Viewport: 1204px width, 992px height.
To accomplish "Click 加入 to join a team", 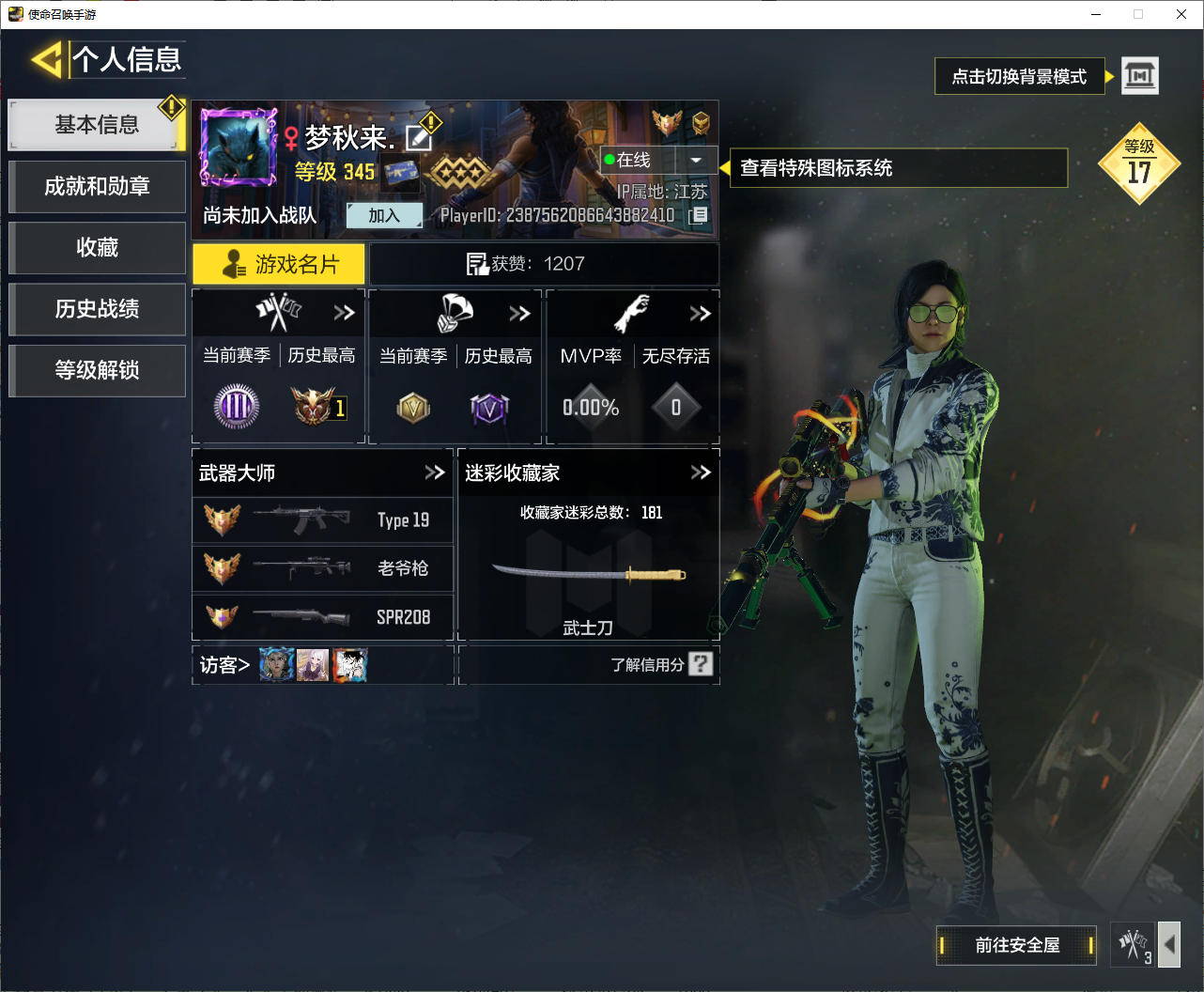I will pos(384,216).
